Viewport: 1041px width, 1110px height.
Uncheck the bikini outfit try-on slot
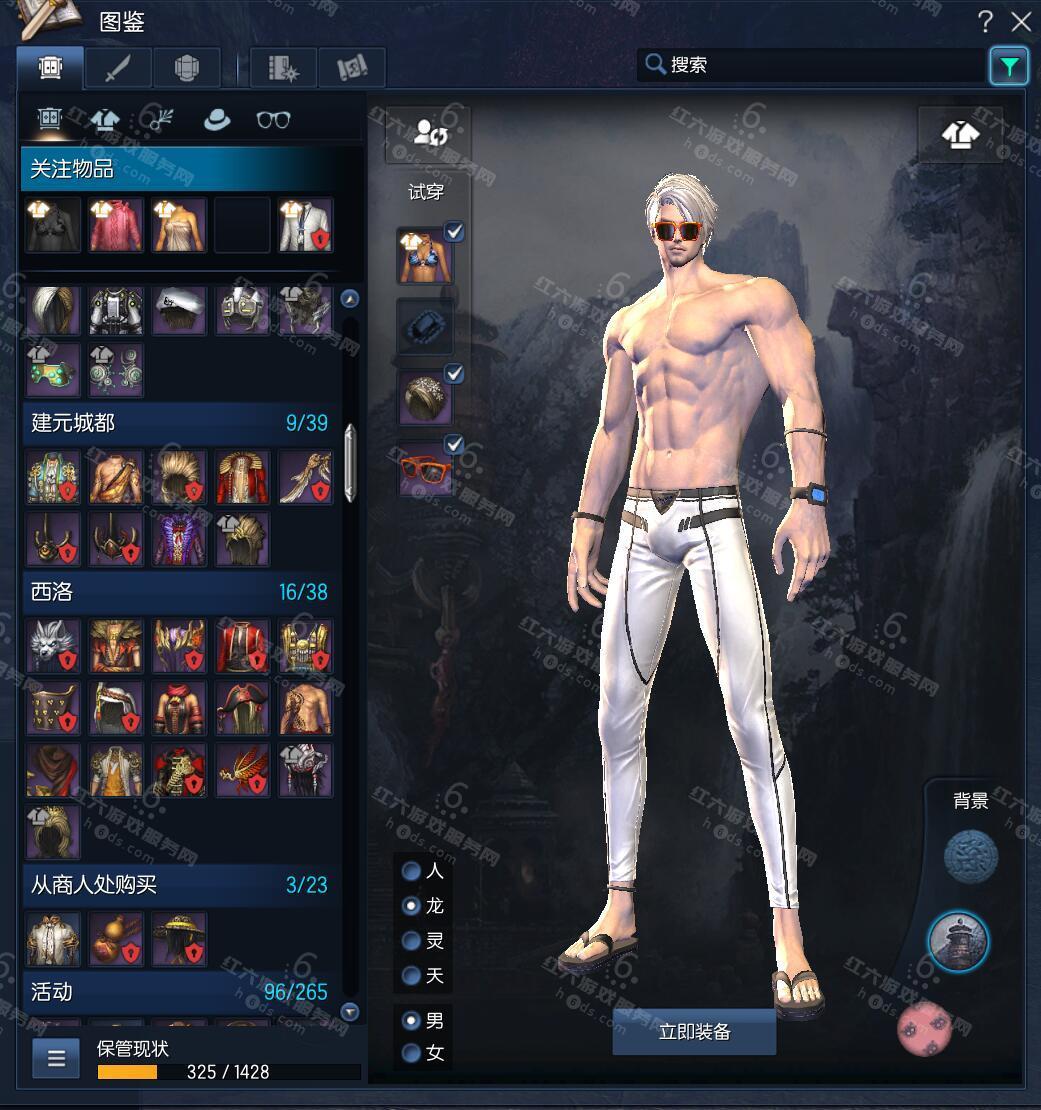point(454,232)
